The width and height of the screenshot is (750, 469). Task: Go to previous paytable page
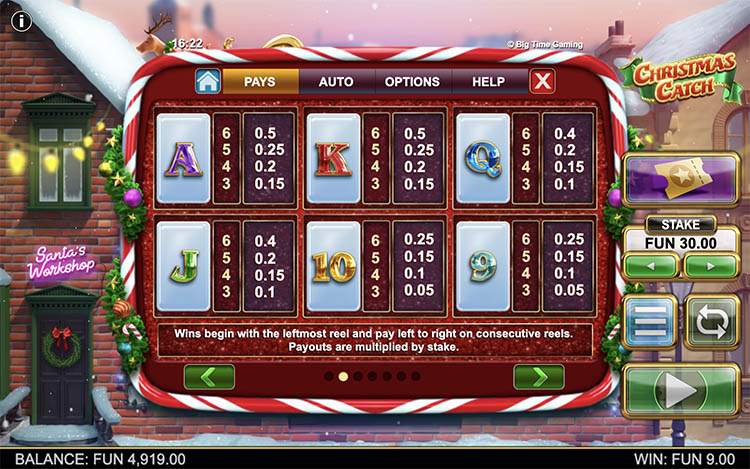(209, 377)
